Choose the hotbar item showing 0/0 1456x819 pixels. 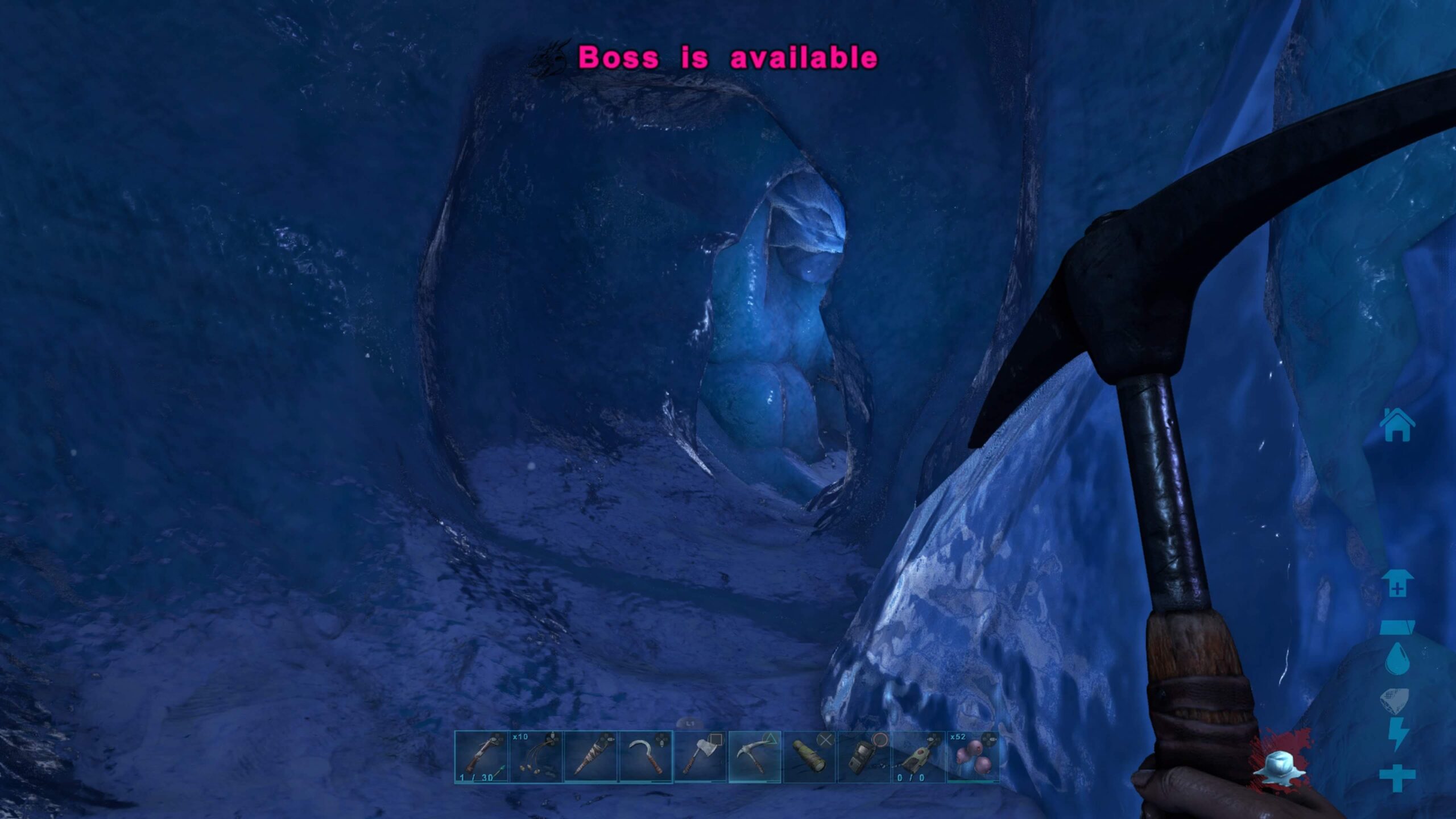coord(919,757)
